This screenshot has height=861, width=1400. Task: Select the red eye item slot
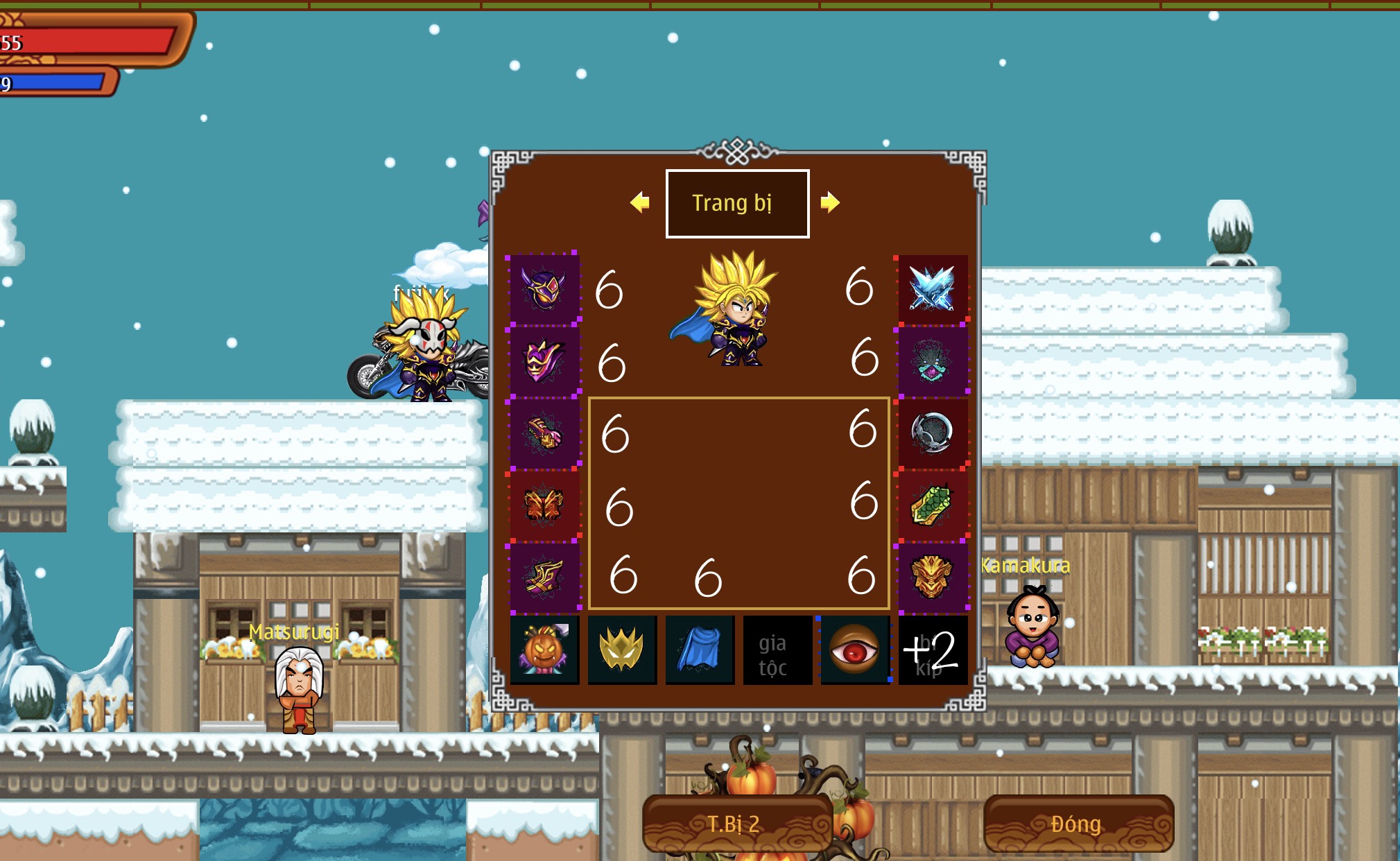855,650
